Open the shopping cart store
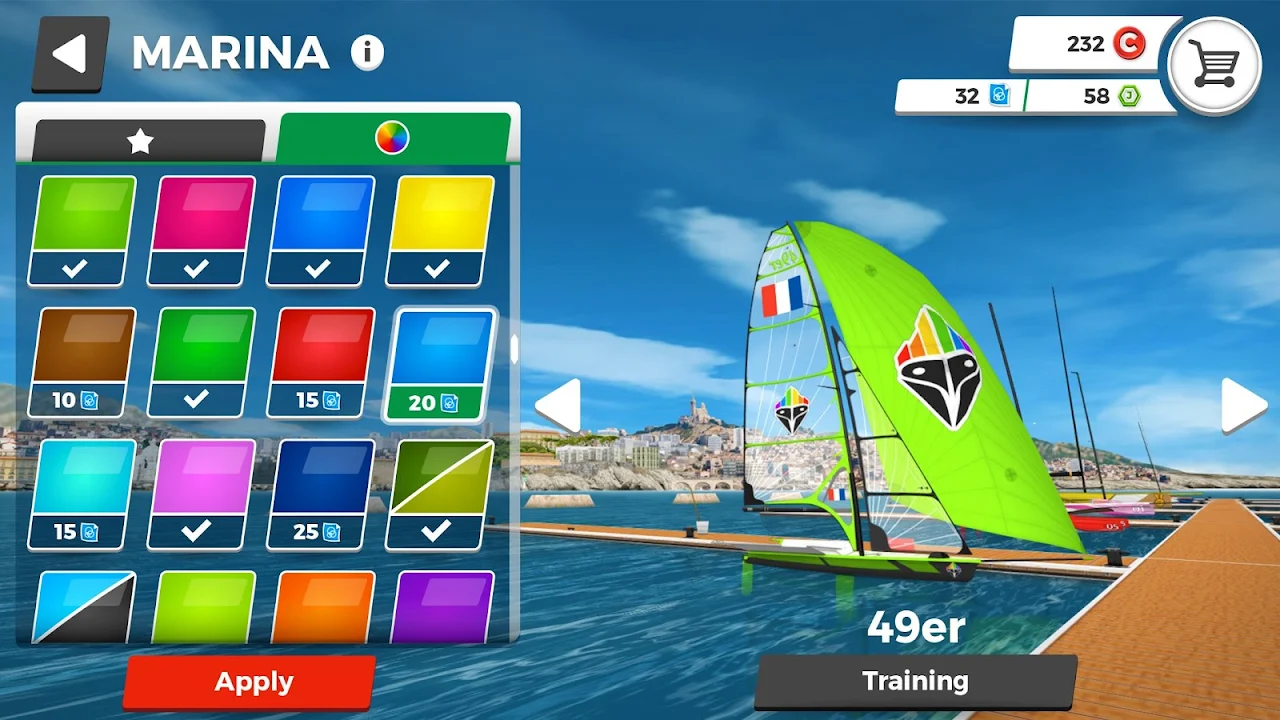 tap(1213, 66)
